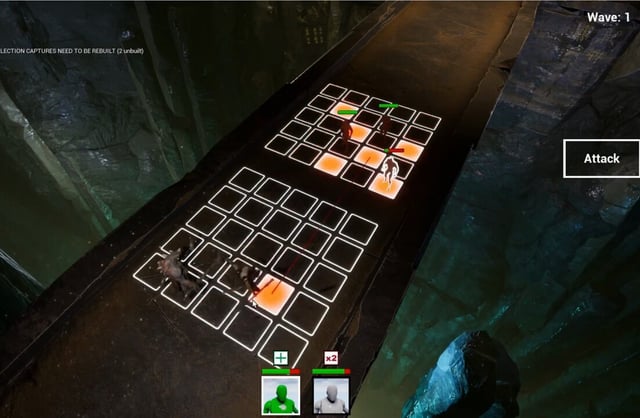Click the Attack button
Image resolution: width=640 pixels, height=418 pixels.
[601, 158]
